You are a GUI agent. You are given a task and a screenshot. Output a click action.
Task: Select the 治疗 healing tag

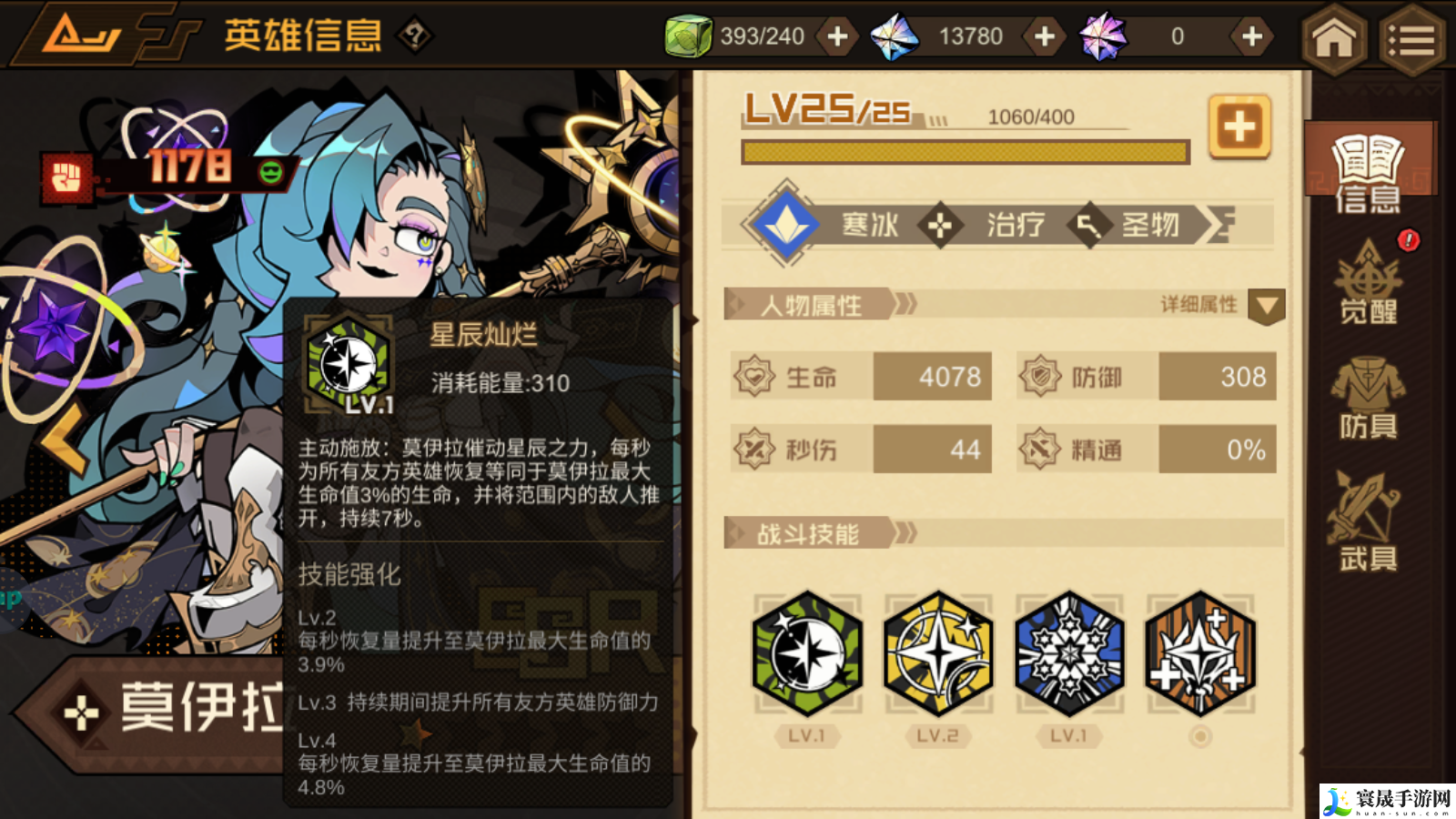(1013, 226)
